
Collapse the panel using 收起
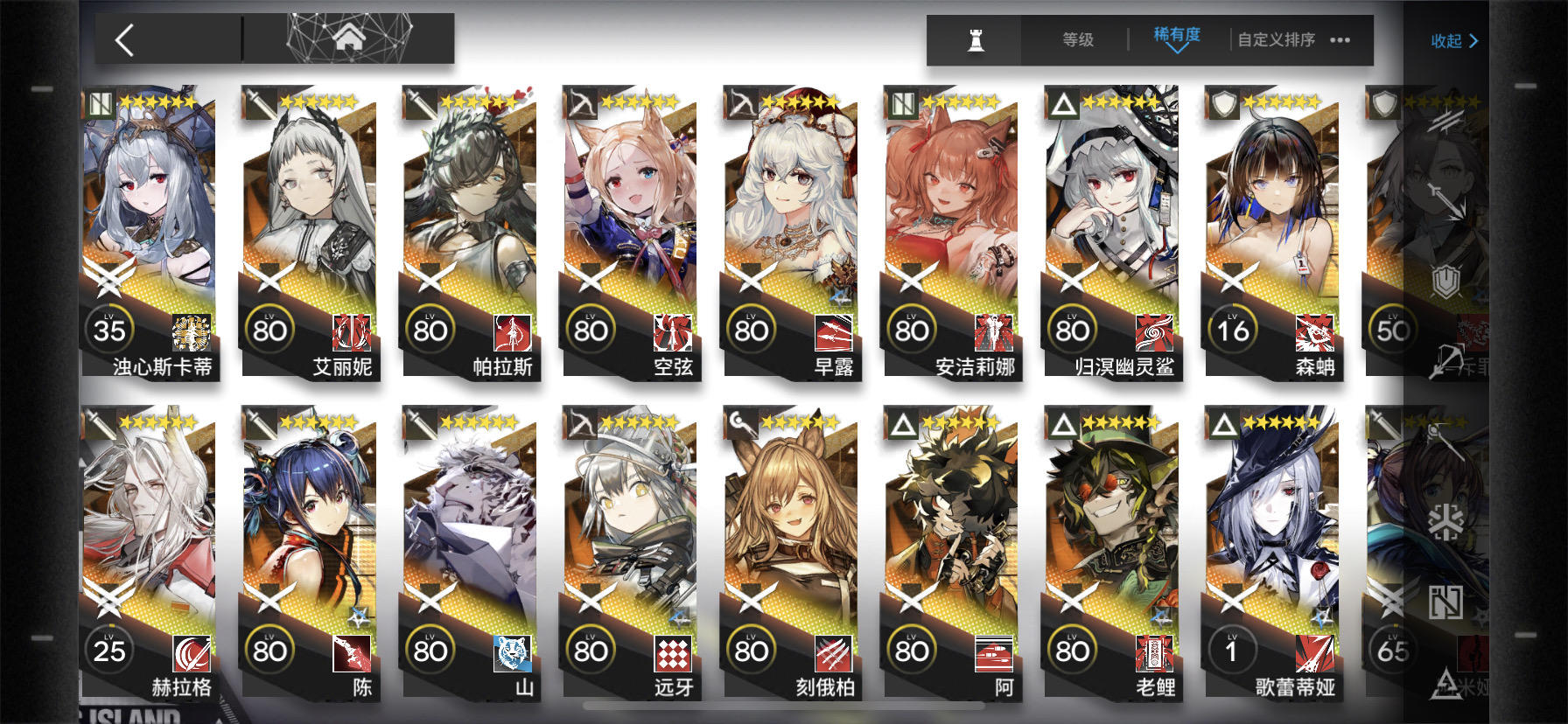tap(1452, 41)
